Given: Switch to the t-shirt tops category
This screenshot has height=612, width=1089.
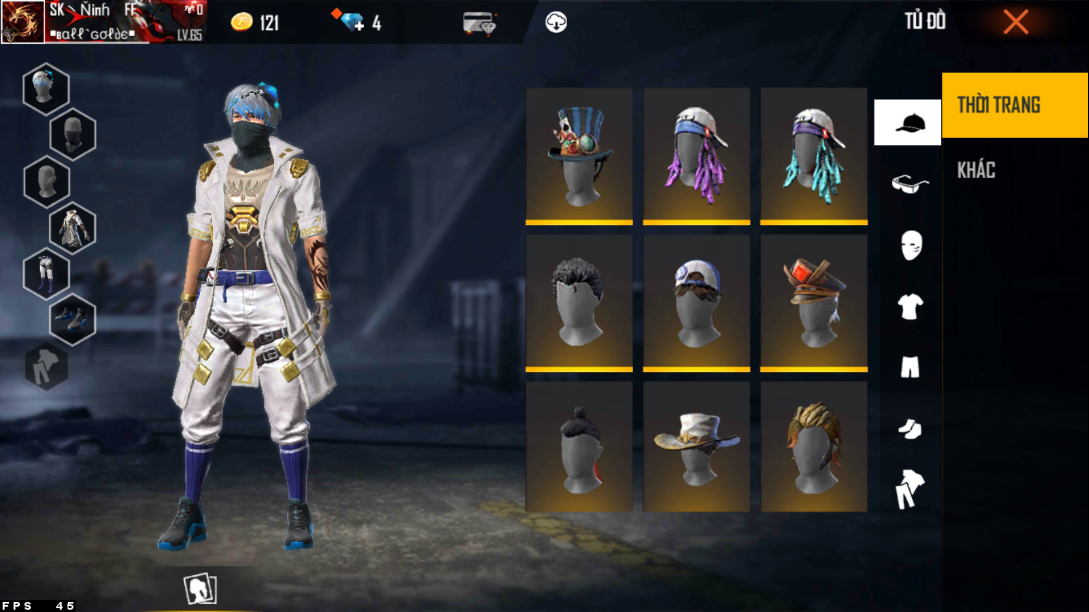Looking at the screenshot, I should point(909,306).
